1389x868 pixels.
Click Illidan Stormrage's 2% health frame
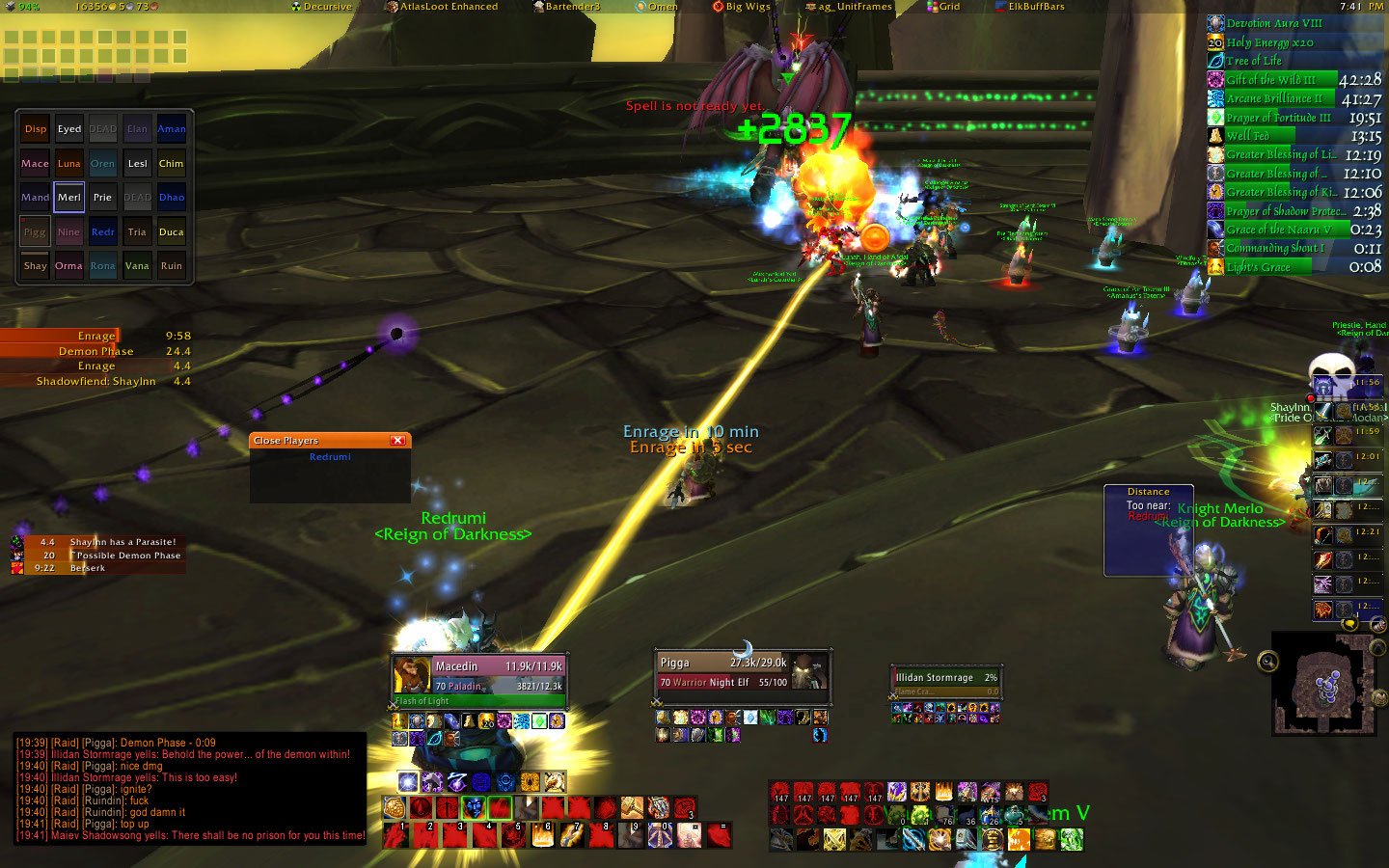[945, 678]
